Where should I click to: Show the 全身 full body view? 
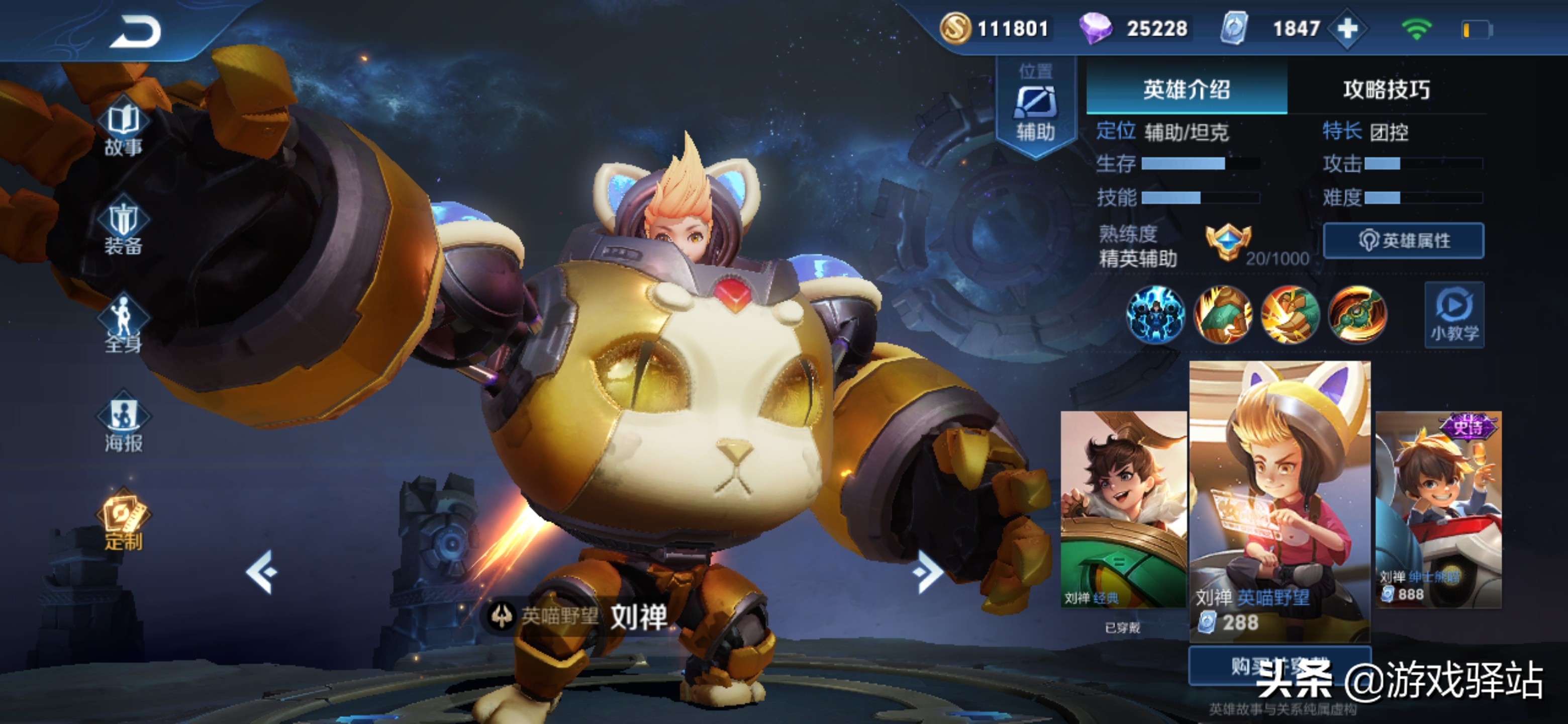(x=124, y=326)
